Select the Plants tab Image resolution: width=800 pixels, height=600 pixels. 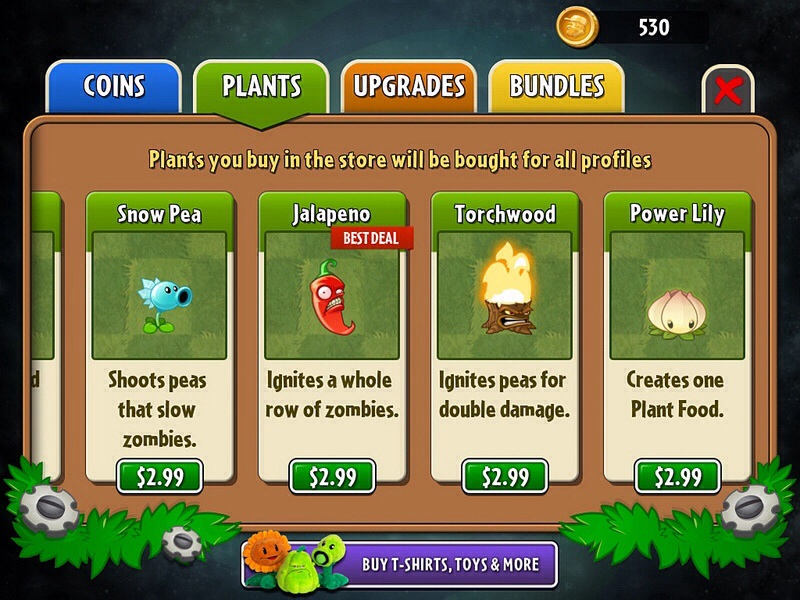tap(261, 87)
